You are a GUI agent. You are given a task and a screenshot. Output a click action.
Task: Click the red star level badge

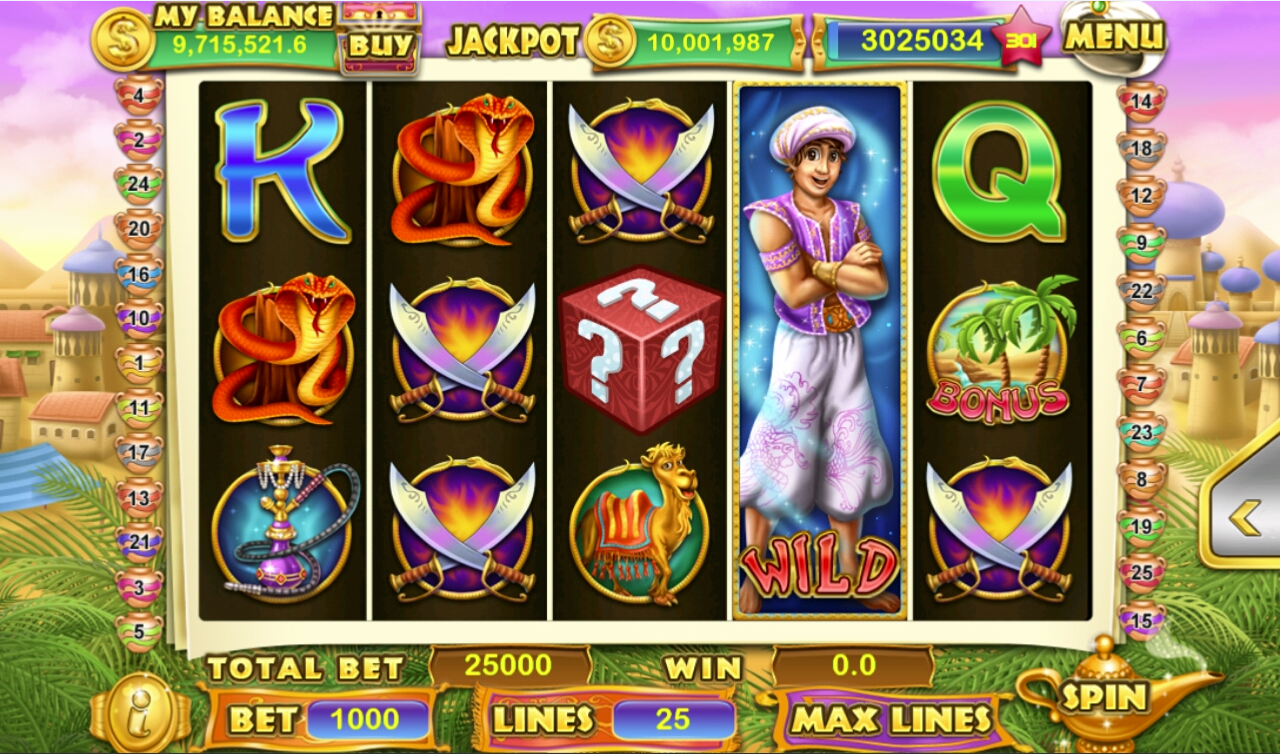coord(1019,40)
